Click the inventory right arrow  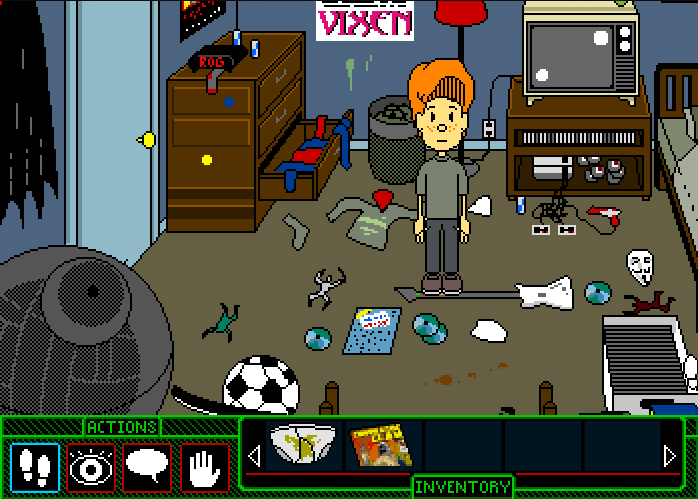click(670, 457)
